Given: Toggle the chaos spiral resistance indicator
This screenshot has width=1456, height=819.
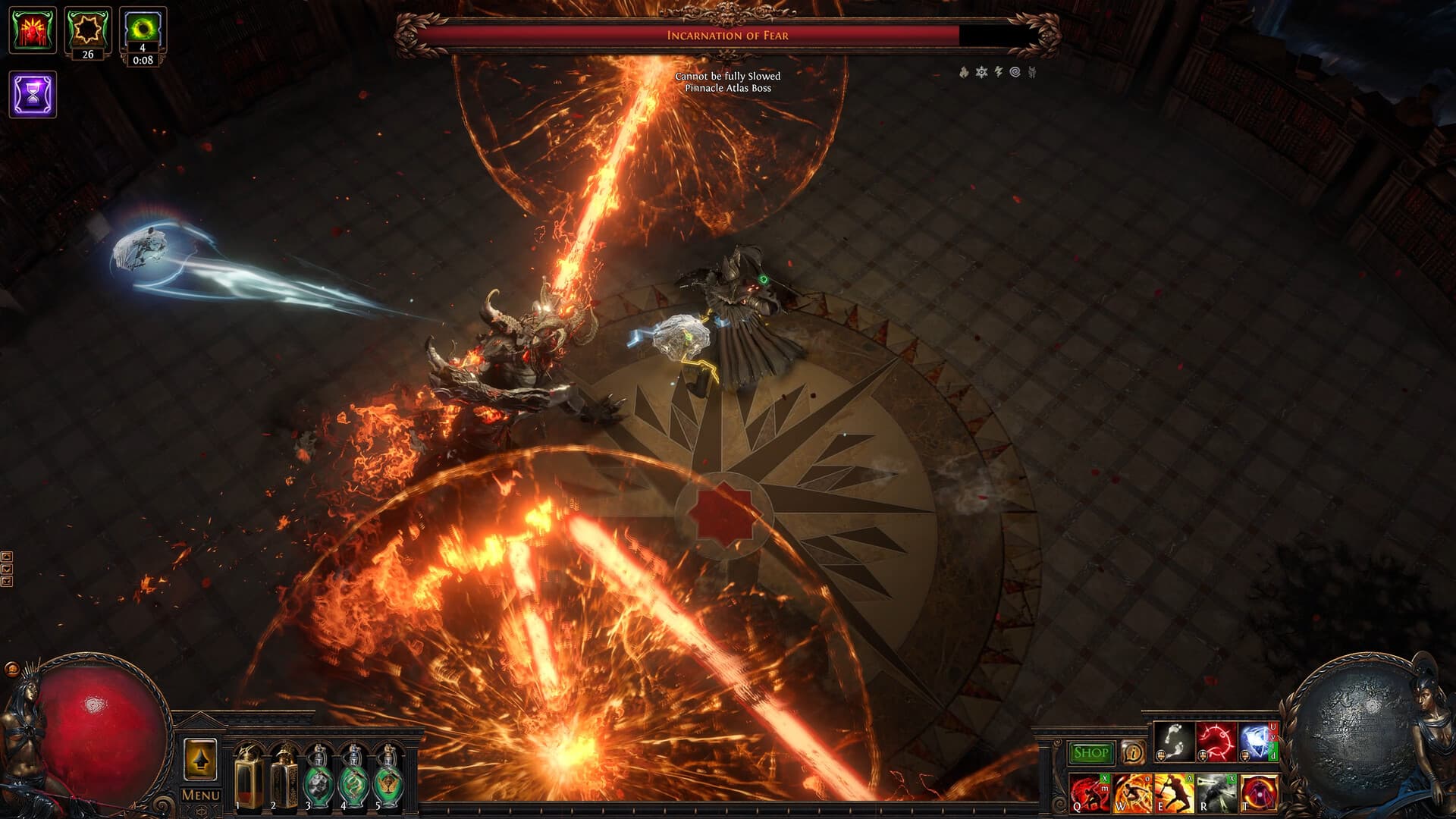Looking at the screenshot, I should click(1015, 71).
